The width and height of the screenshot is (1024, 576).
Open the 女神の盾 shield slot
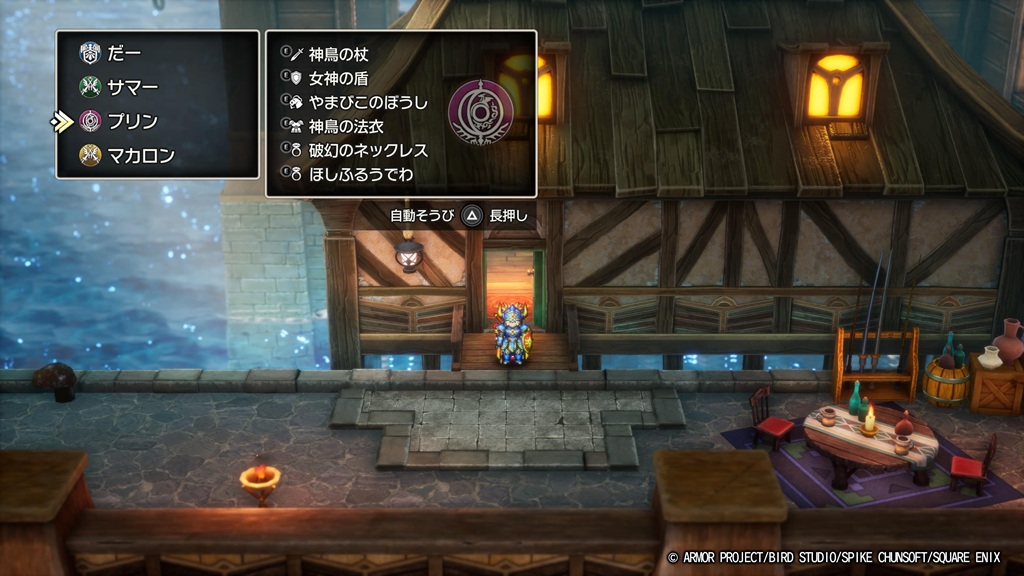click(x=338, y=78)
